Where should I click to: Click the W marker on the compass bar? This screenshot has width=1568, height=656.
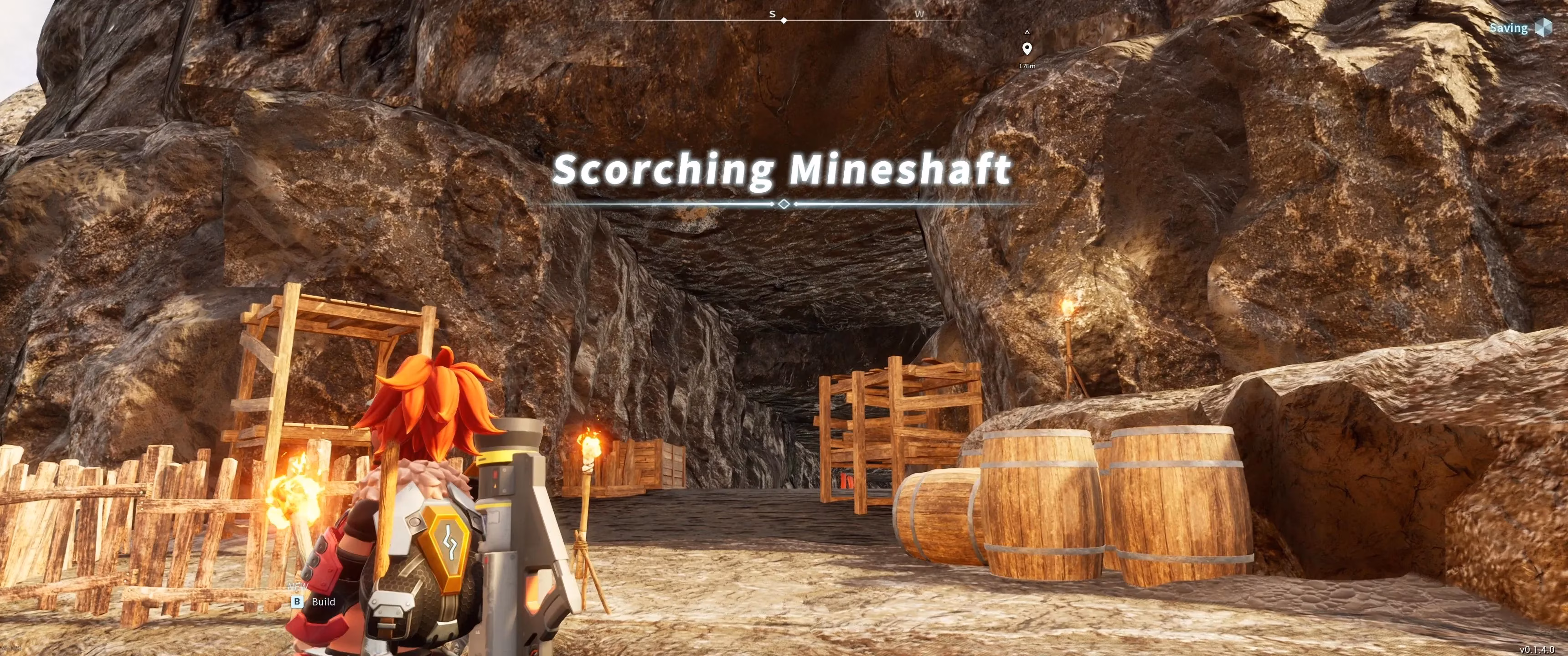[920, 13]
